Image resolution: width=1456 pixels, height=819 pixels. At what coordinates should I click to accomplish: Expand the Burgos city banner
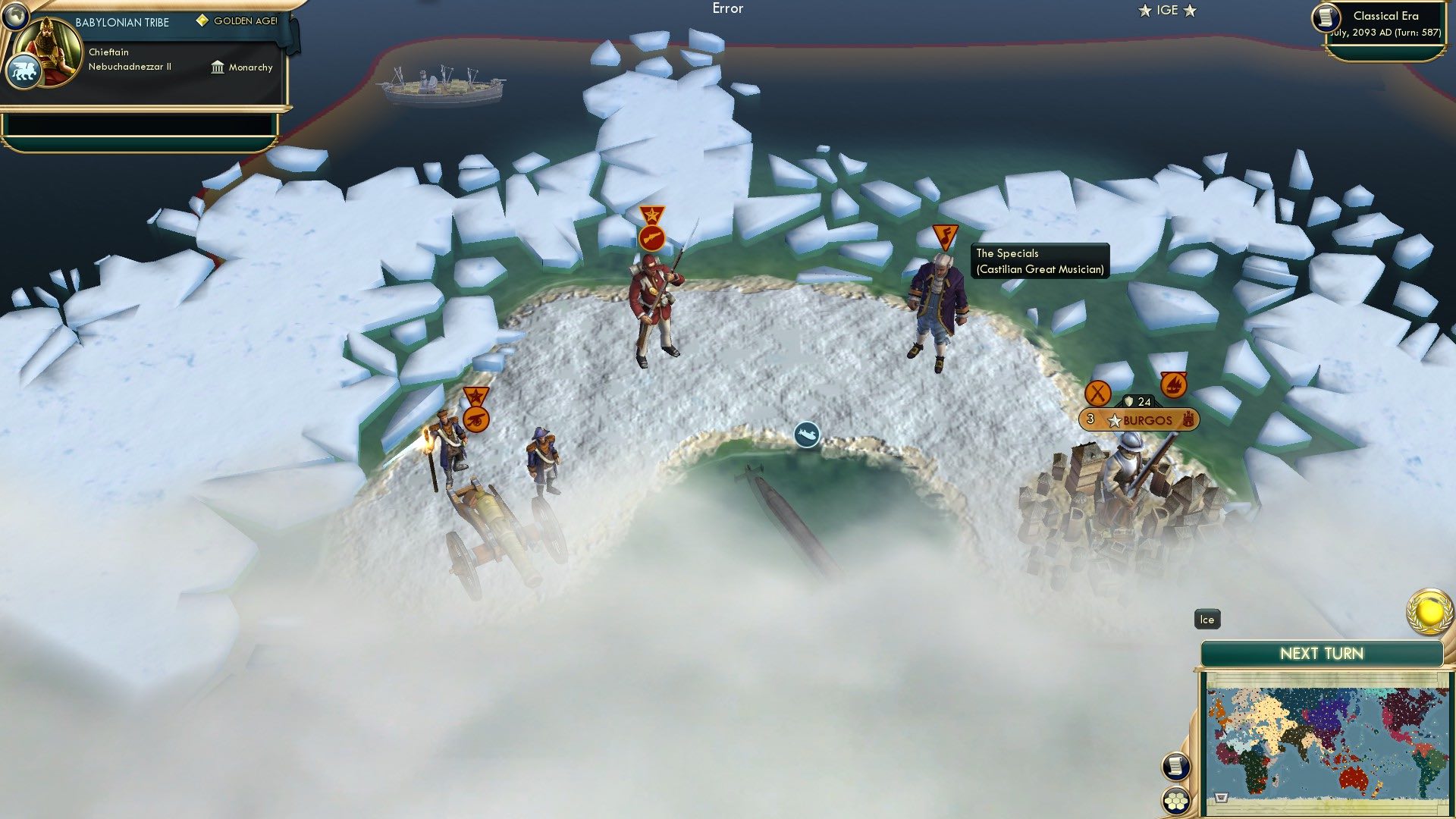pyautogui.click(x=1139, y=419)
